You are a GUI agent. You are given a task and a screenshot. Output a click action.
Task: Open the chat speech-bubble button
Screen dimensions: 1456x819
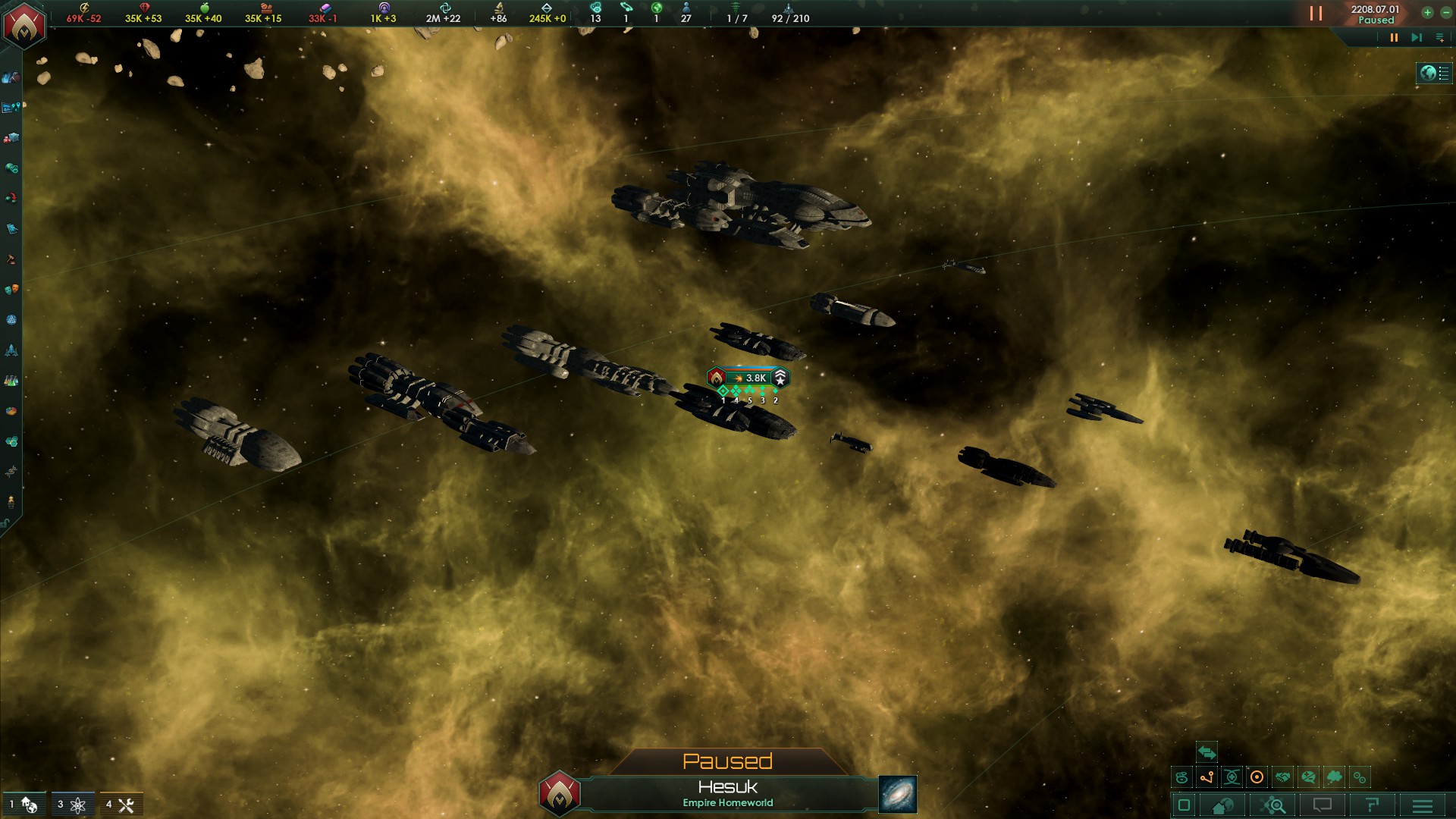tap(1323, 805)
